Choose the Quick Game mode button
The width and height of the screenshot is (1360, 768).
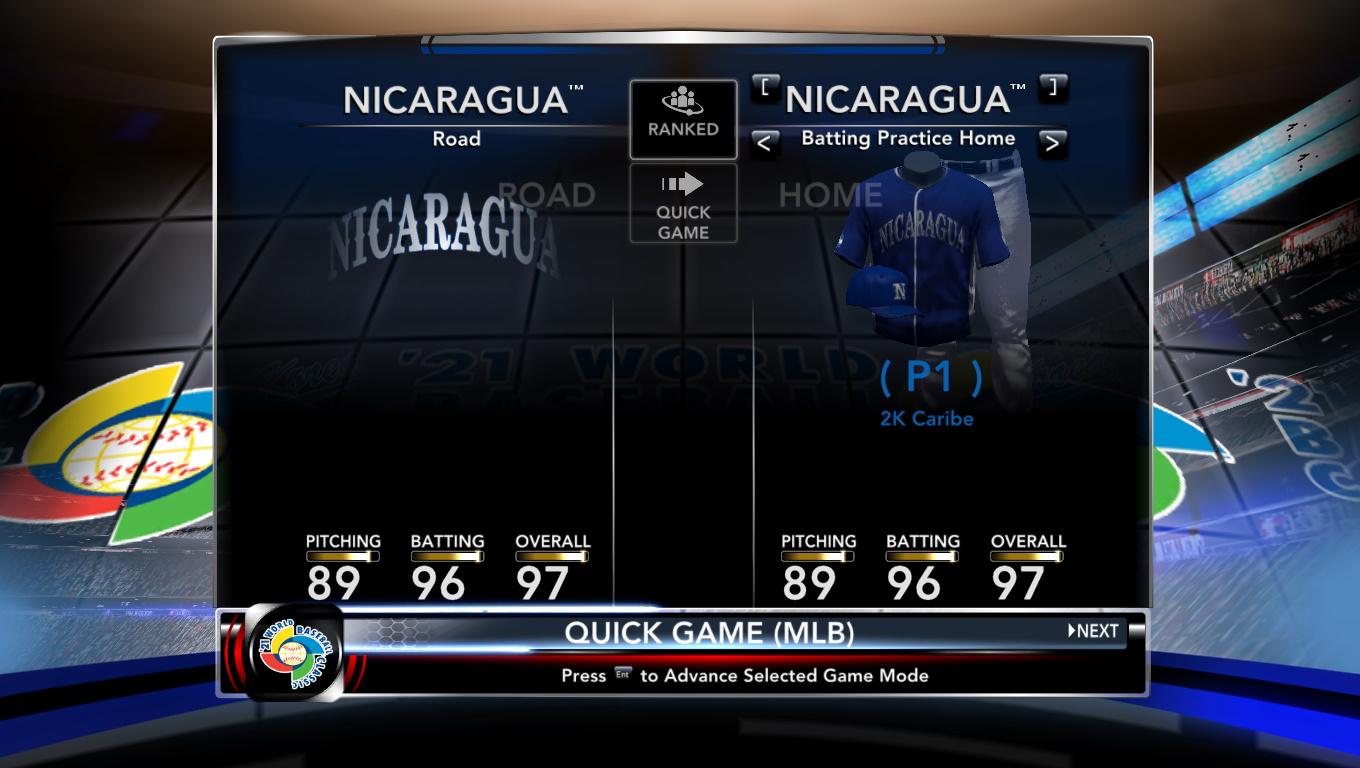pyautogui.click(x=683, y=204)
